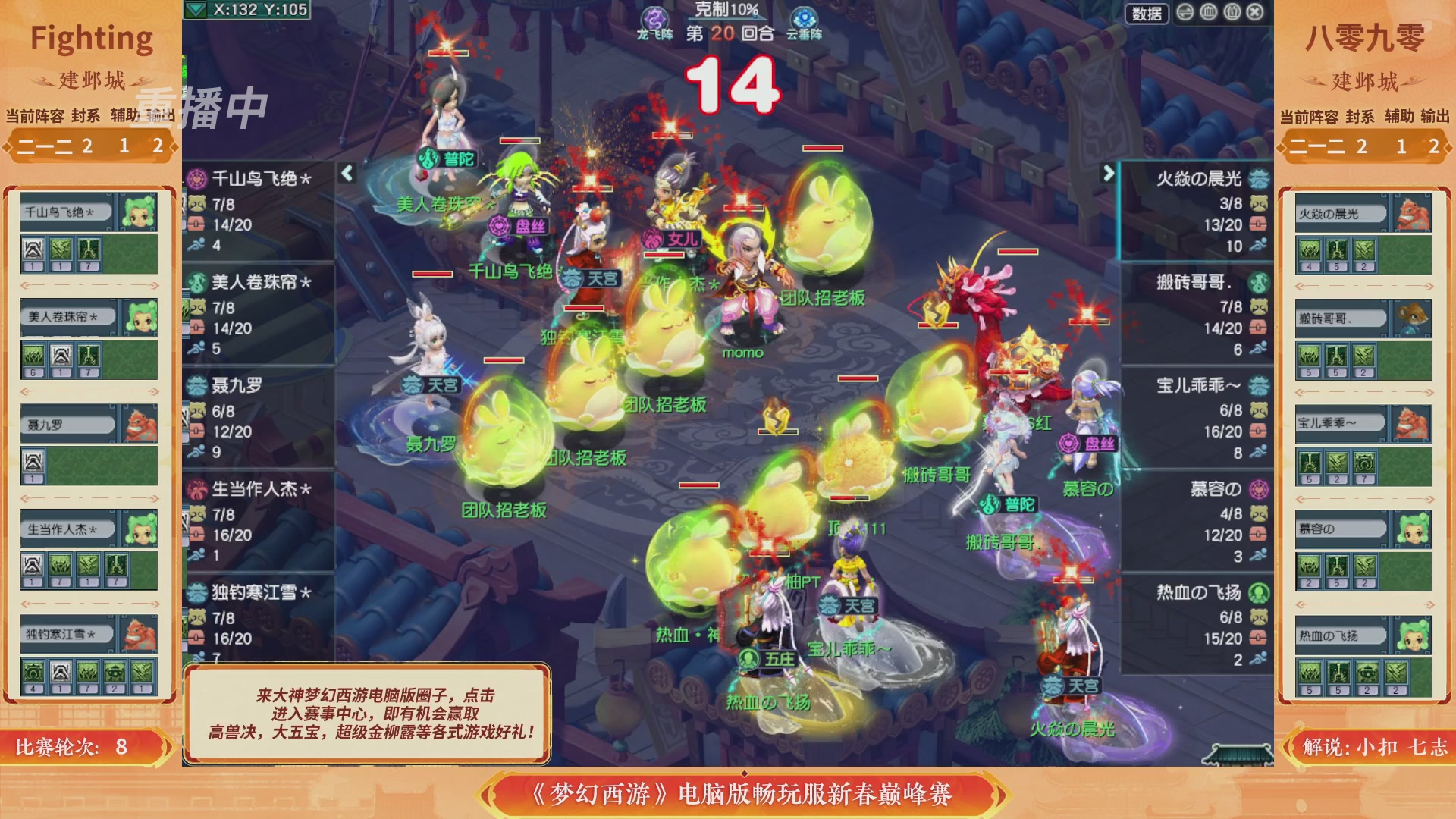This screenshot has width=1456, height=819.
Task: Click the skill icon under 热血の飞扬
Action: 1310,673
